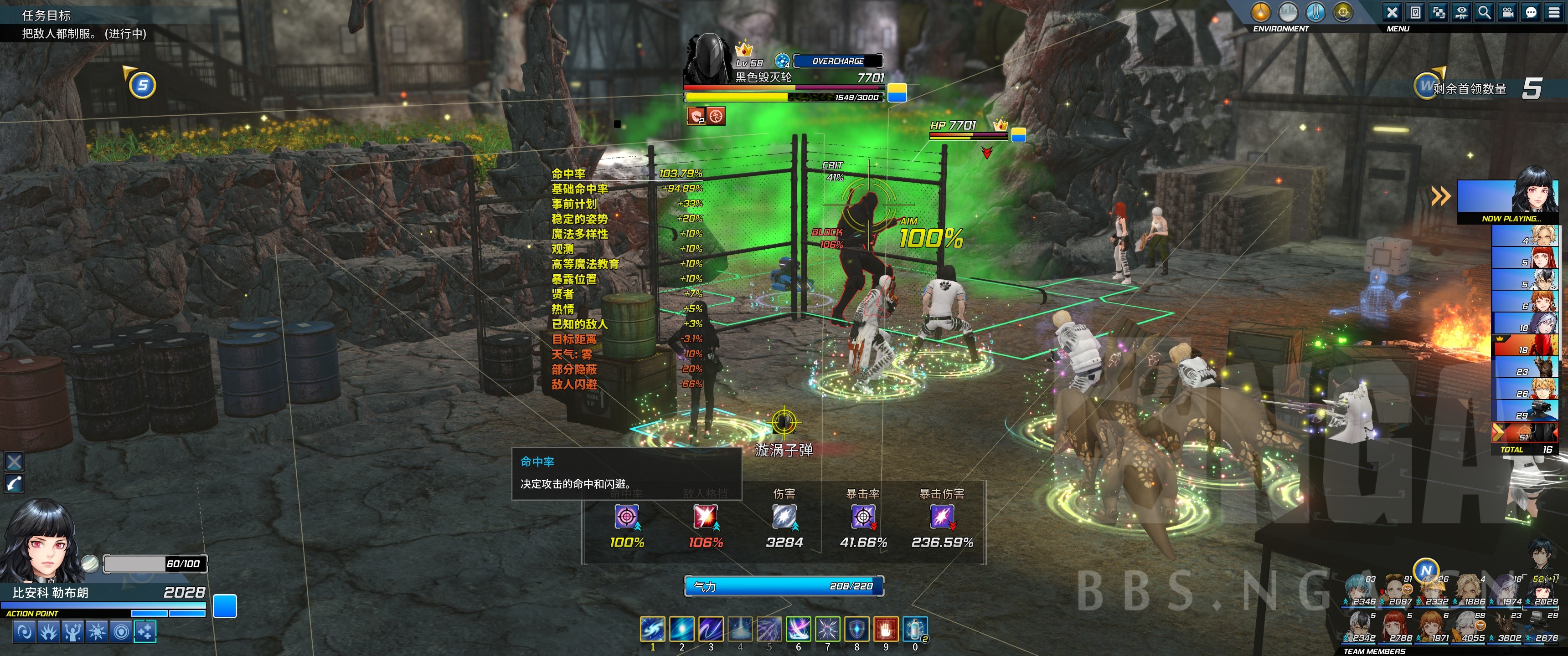
Task: Use the shield skill in slot 8
Action: 856,629
